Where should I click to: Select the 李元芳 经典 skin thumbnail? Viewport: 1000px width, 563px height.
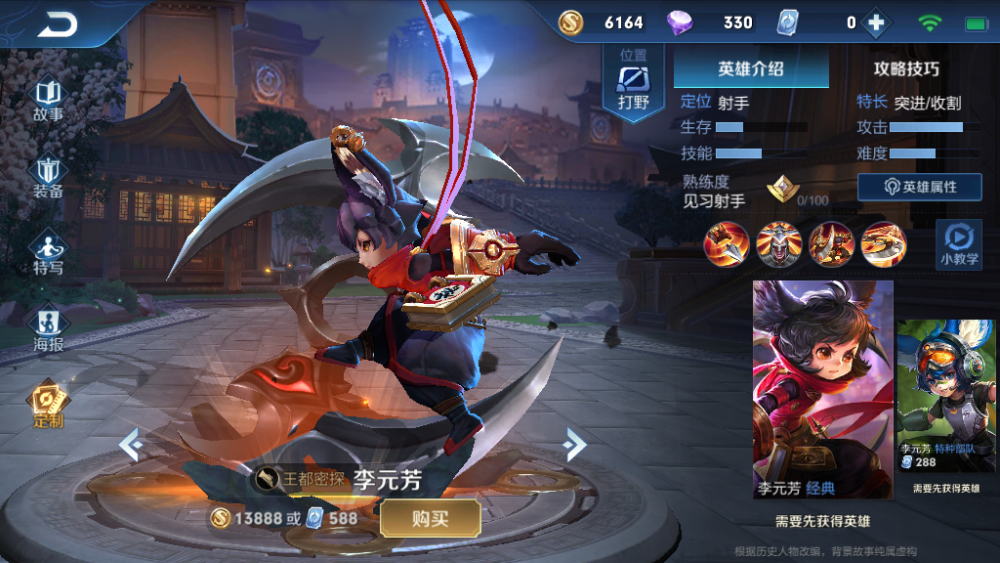(x=822, y=389)
